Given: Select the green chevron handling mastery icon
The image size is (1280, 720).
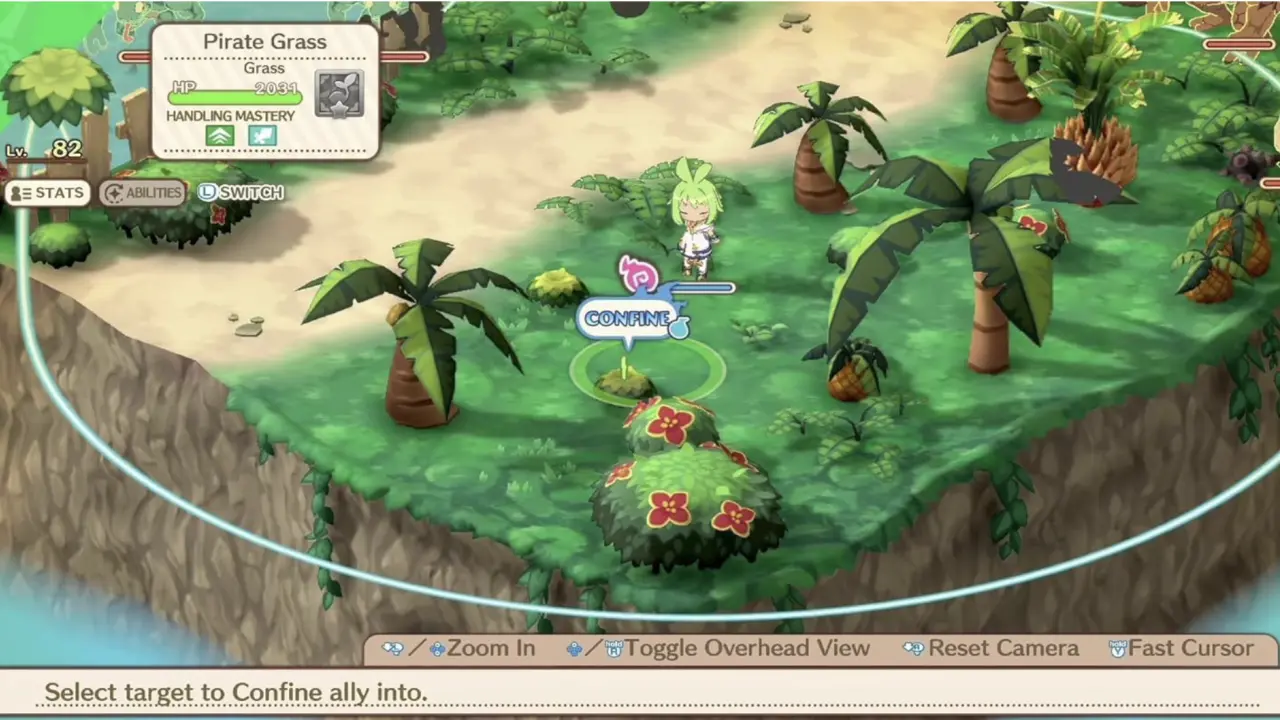Looking at the screenshot, I should click(220, 136).
